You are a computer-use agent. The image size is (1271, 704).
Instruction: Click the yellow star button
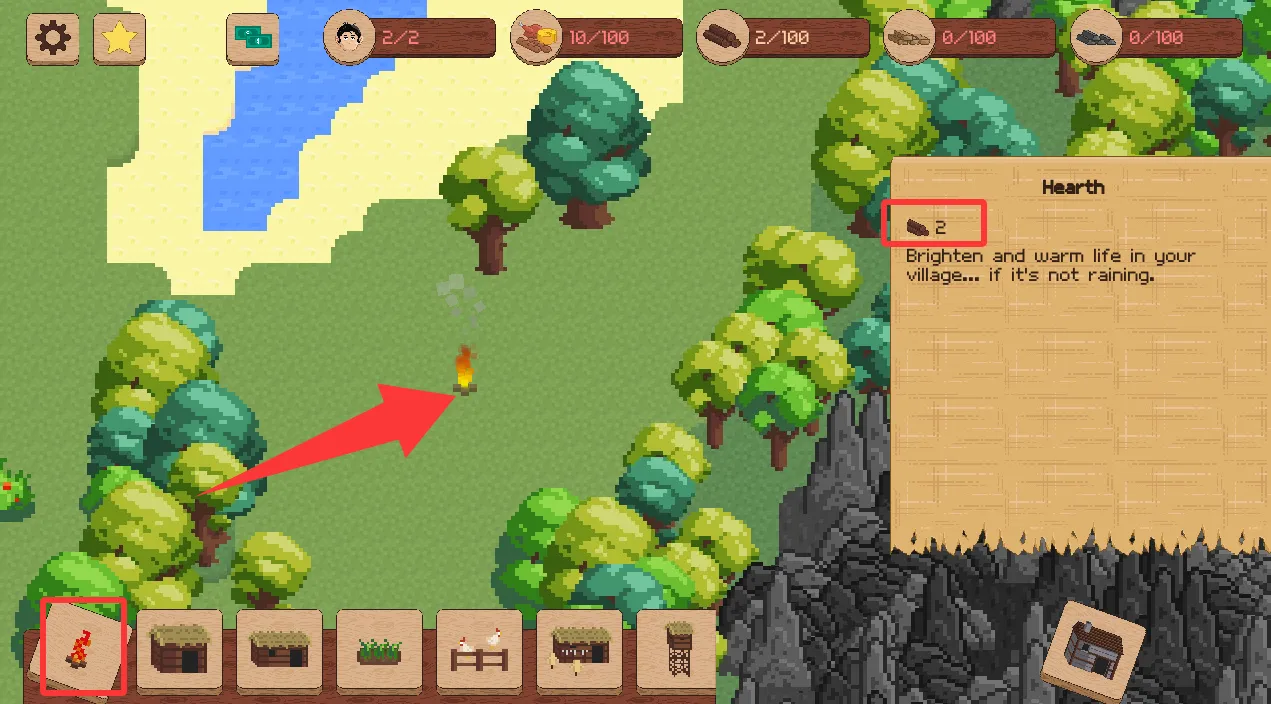[119, 39]
